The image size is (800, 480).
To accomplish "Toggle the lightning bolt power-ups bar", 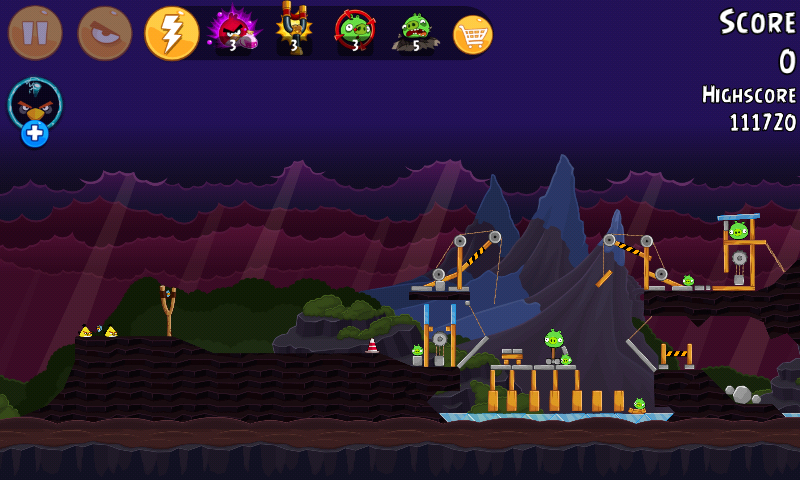I will 171,33.
